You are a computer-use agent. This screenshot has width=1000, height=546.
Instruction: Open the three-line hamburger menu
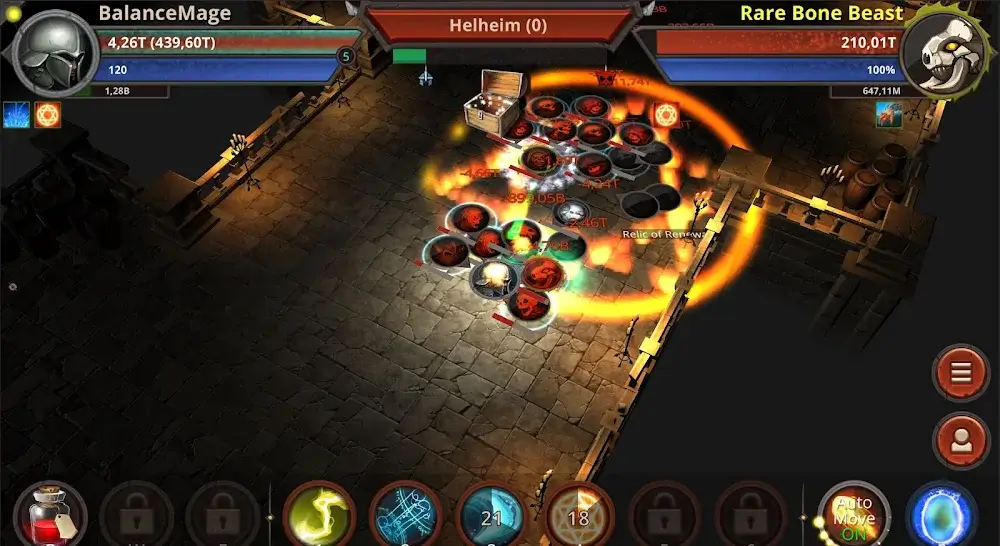click(961, 372)
